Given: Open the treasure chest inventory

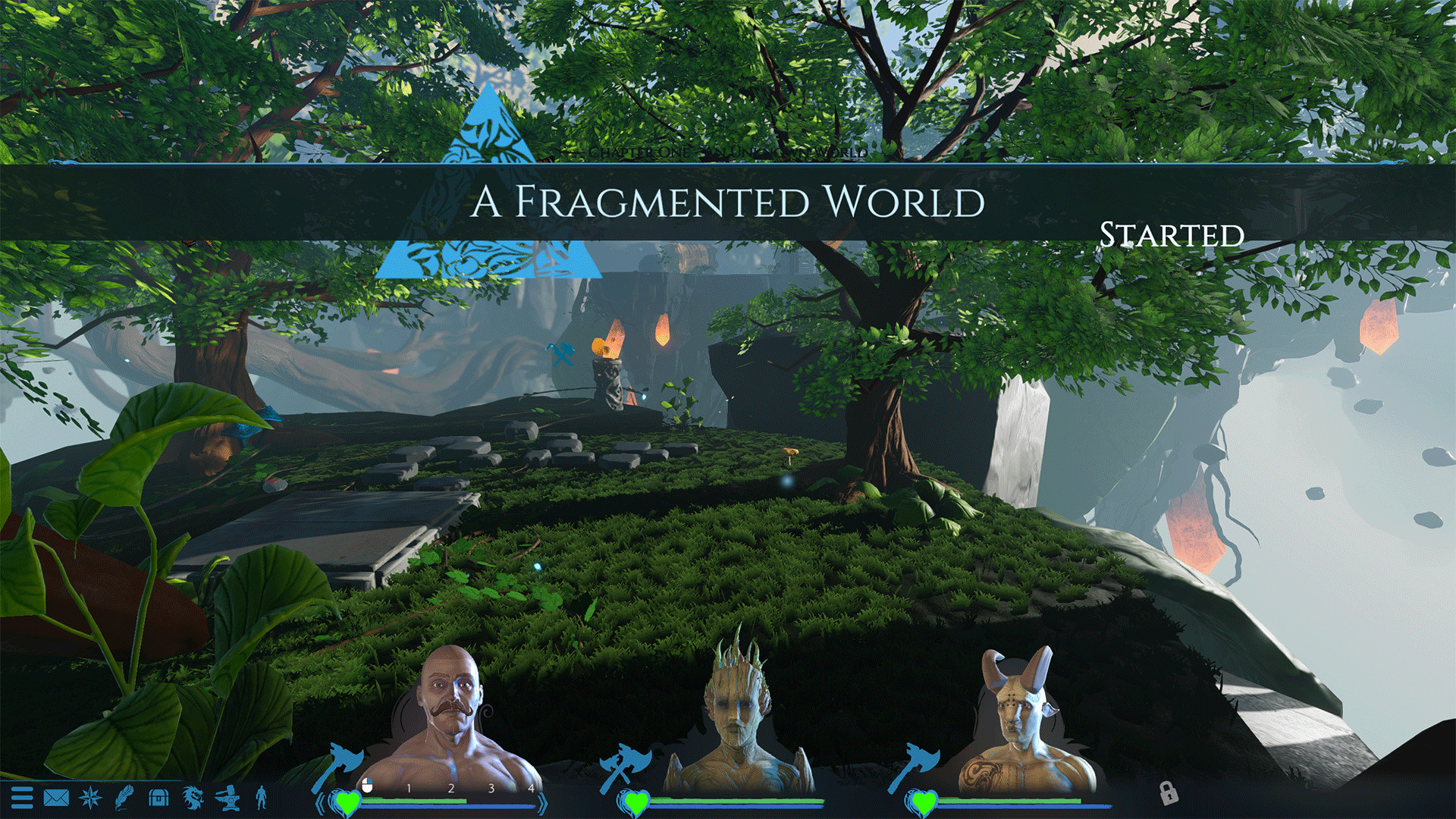Looking at the screenshot, I should 158,798.
